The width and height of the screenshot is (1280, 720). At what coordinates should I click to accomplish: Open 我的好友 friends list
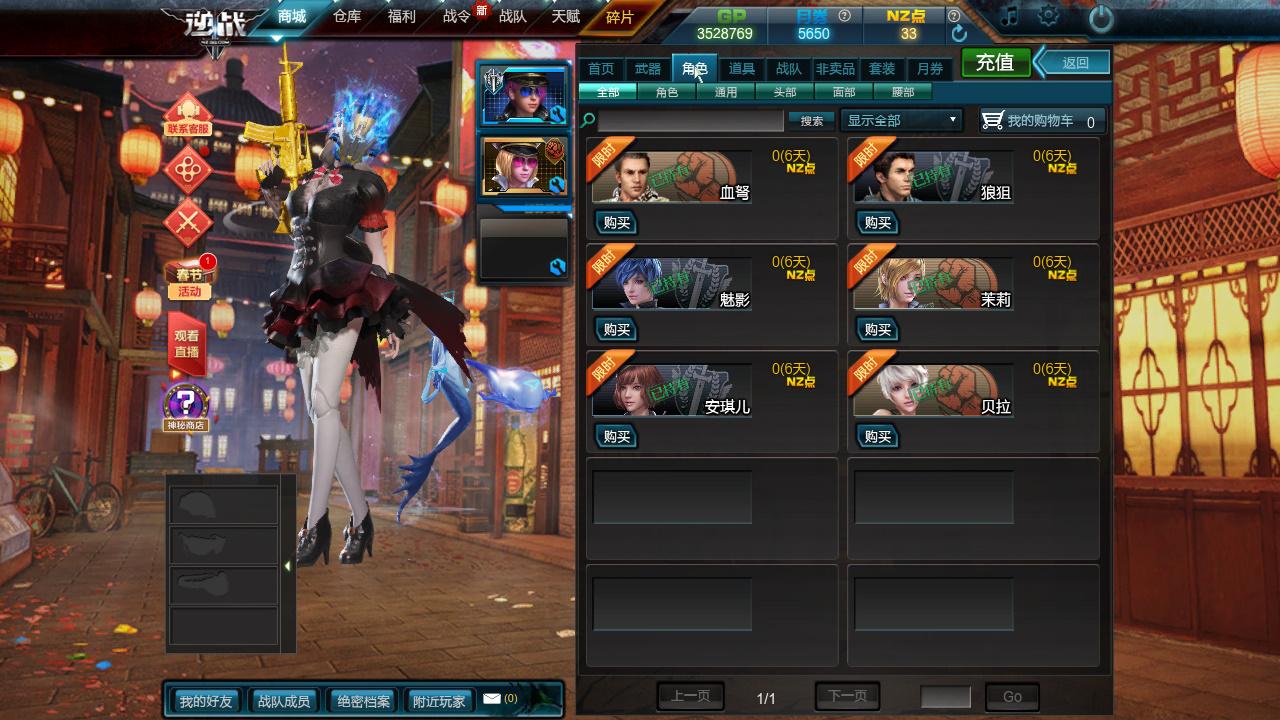[x=205, y=701]
